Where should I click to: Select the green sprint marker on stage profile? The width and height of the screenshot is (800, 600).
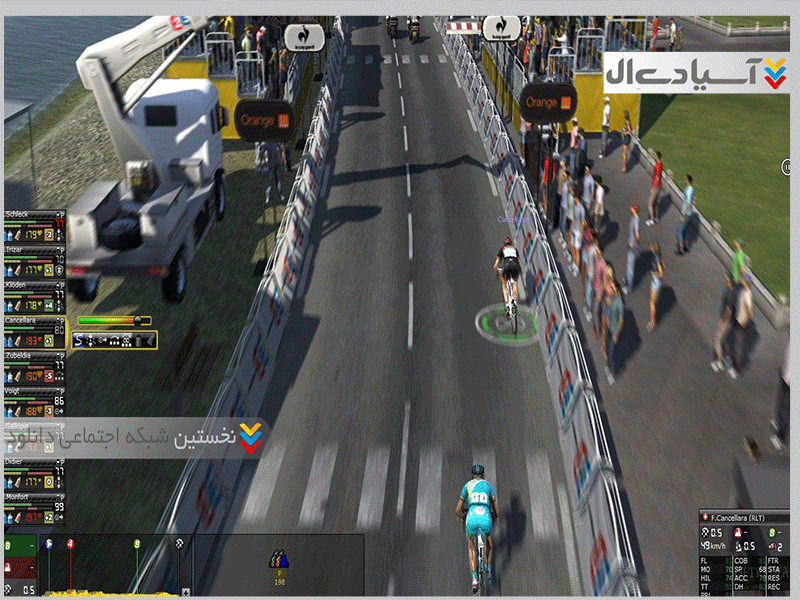point(137,543)
